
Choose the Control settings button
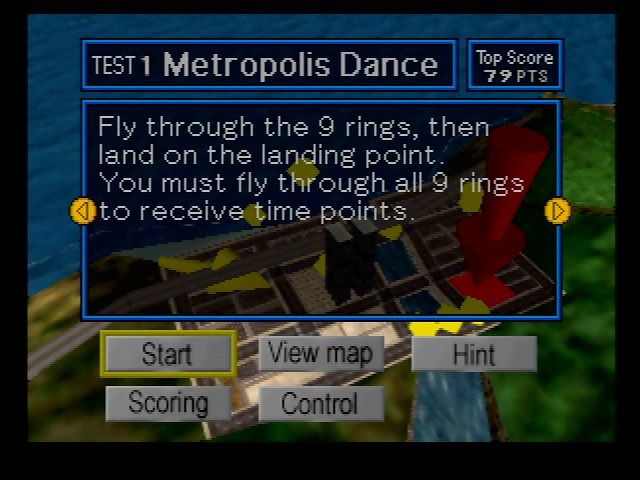point(320,404)
